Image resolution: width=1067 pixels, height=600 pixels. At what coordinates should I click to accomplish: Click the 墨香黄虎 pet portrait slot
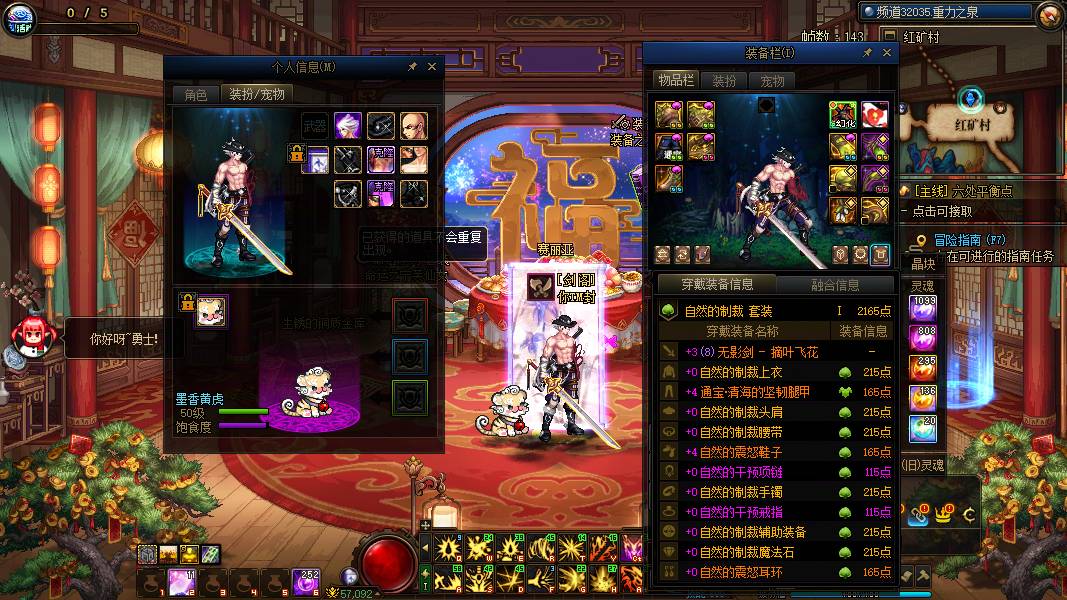[212, 311]
